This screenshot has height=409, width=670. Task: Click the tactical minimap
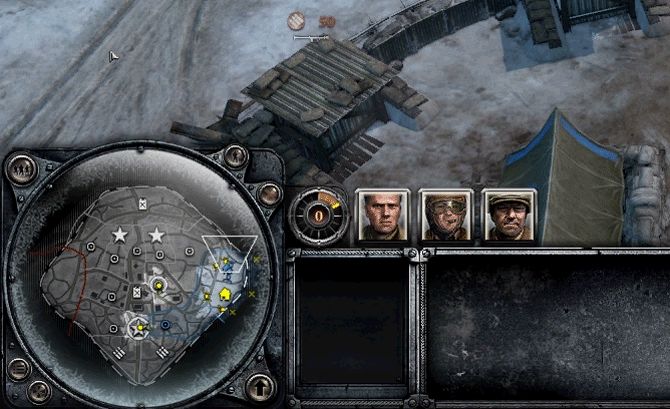150,280
